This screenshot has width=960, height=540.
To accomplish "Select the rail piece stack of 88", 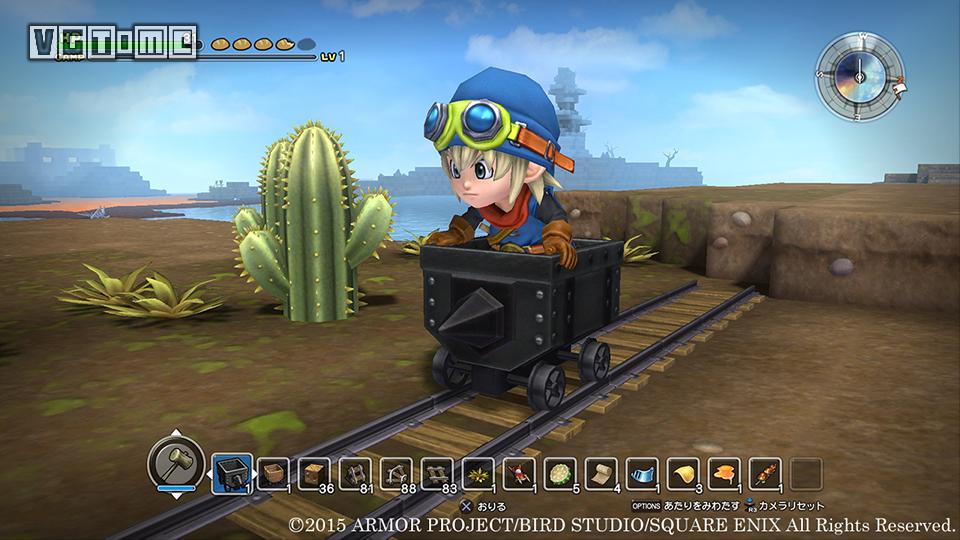I will click(x=396, y=473).
